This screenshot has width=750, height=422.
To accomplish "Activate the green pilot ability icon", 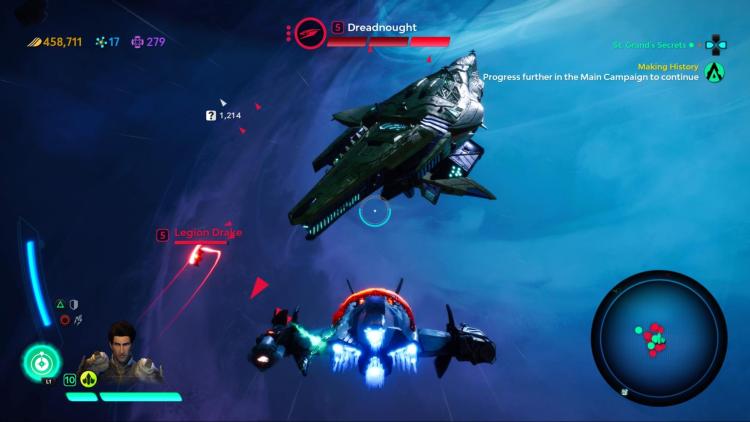I will click(x=42, y=362).
